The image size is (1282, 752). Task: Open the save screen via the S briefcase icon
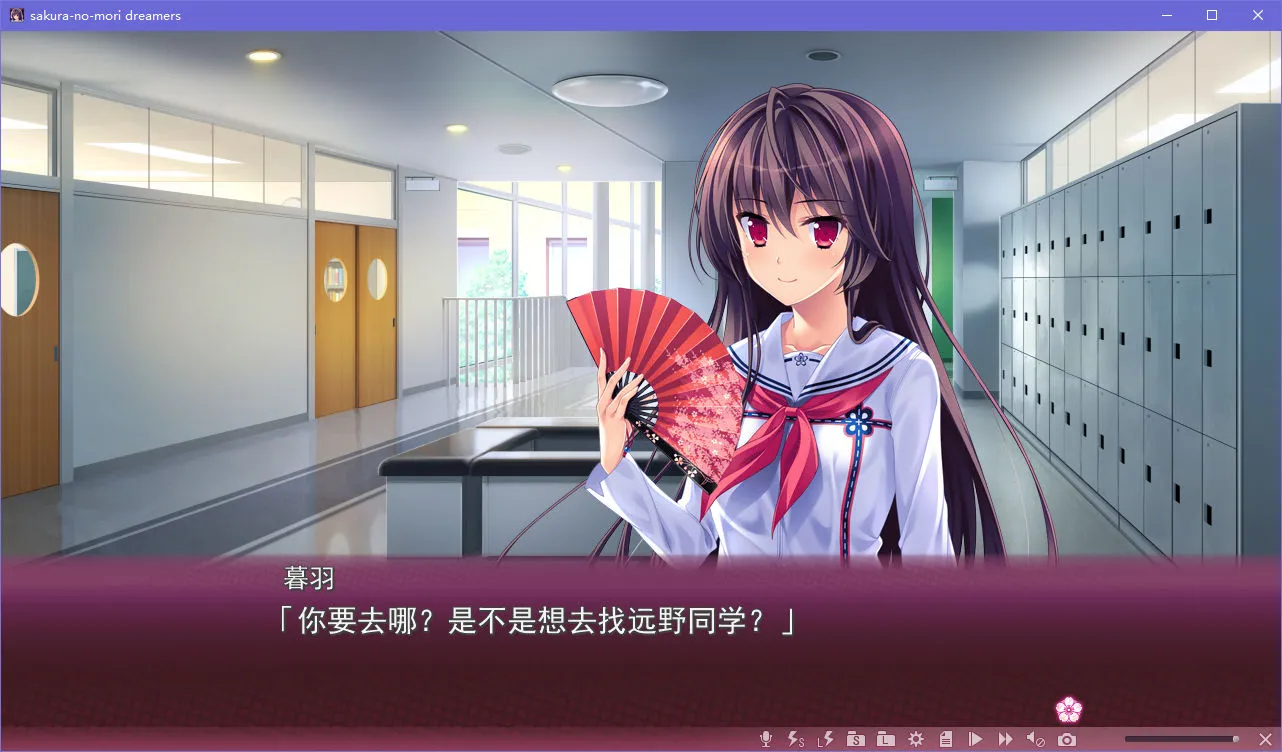click(857, 739)
